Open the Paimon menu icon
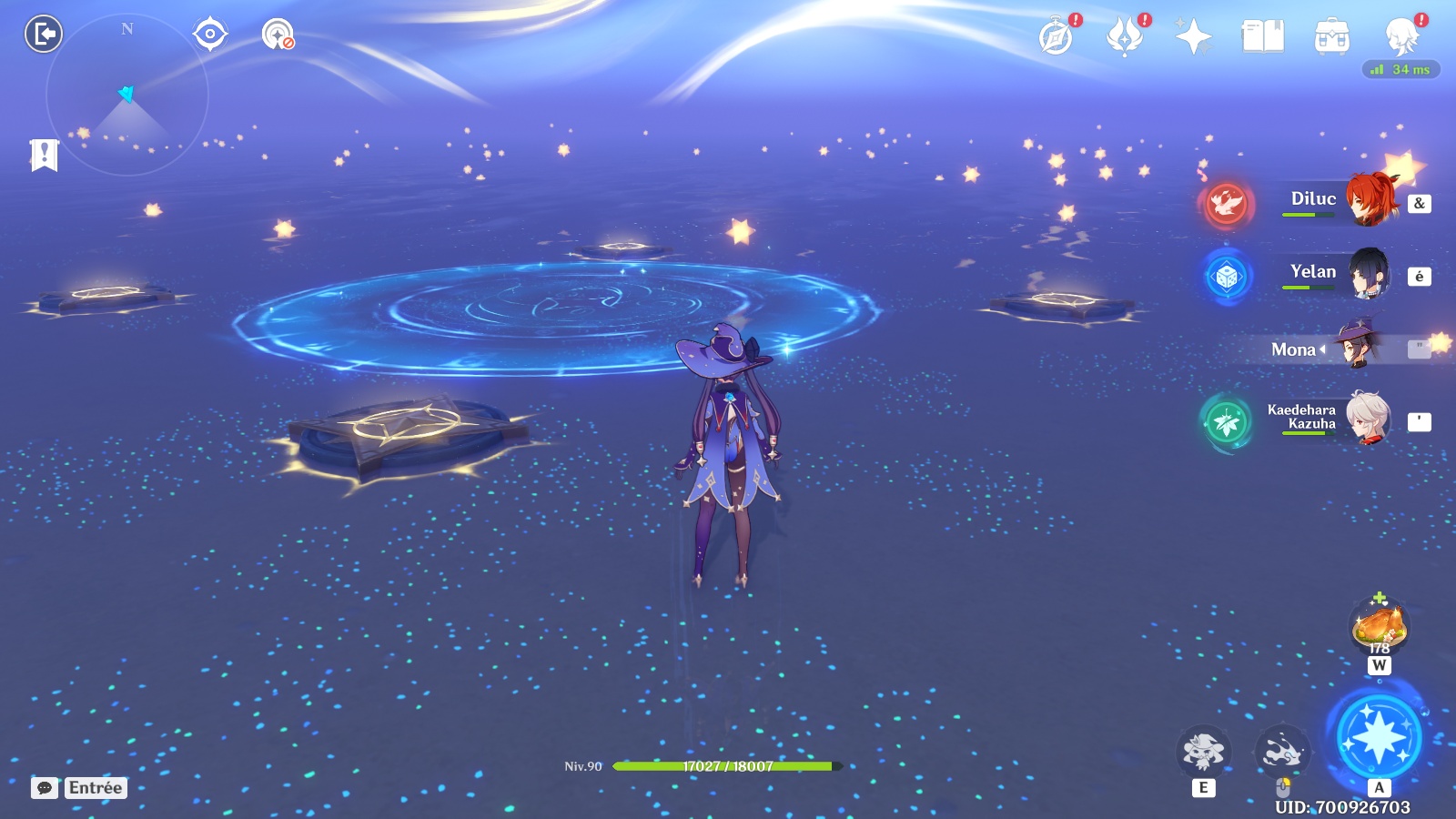 click(x=1401, y=37)
